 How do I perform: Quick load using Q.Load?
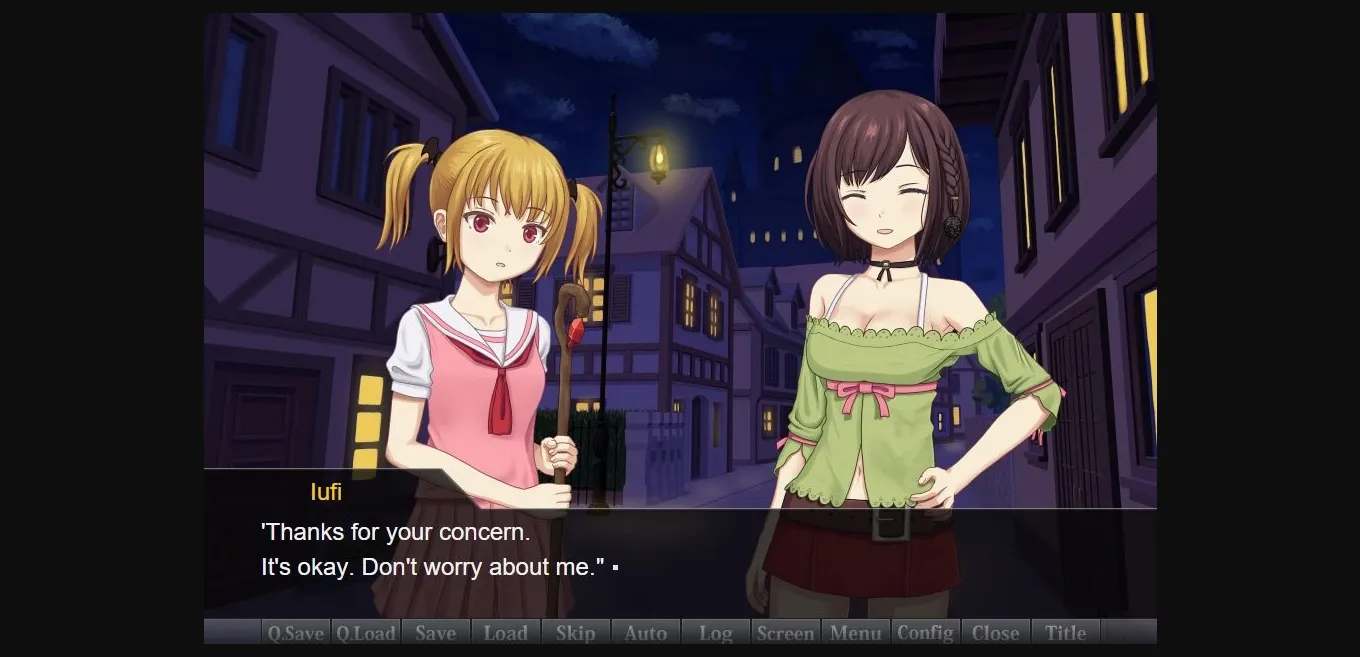(366, 632)
